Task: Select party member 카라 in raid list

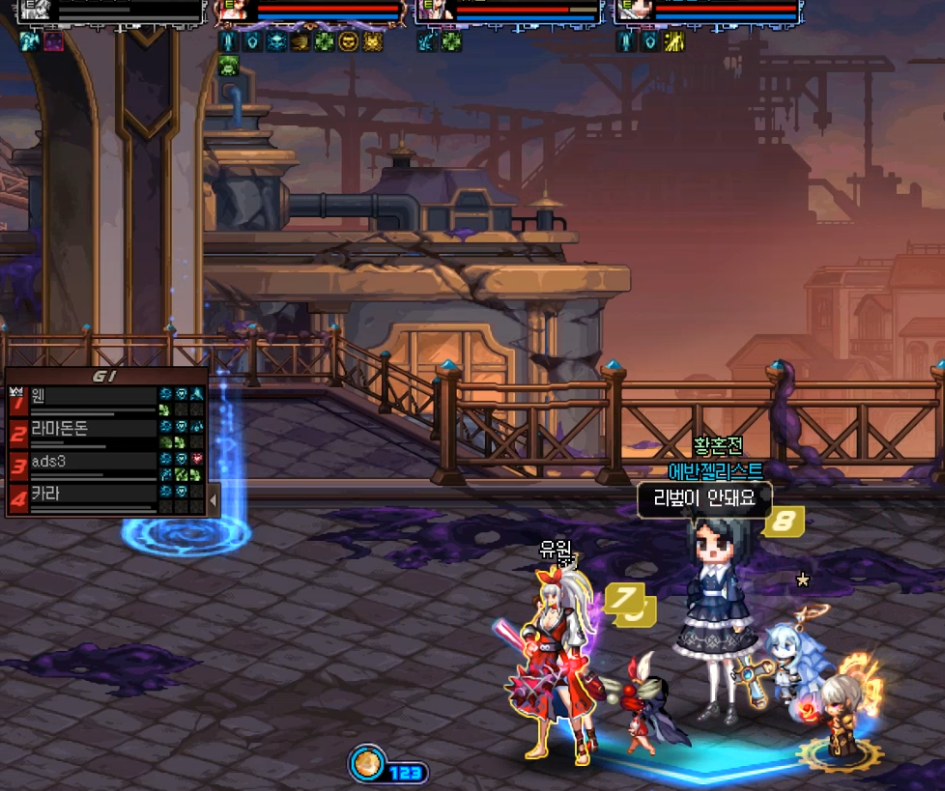Action: tap(90, 495)
